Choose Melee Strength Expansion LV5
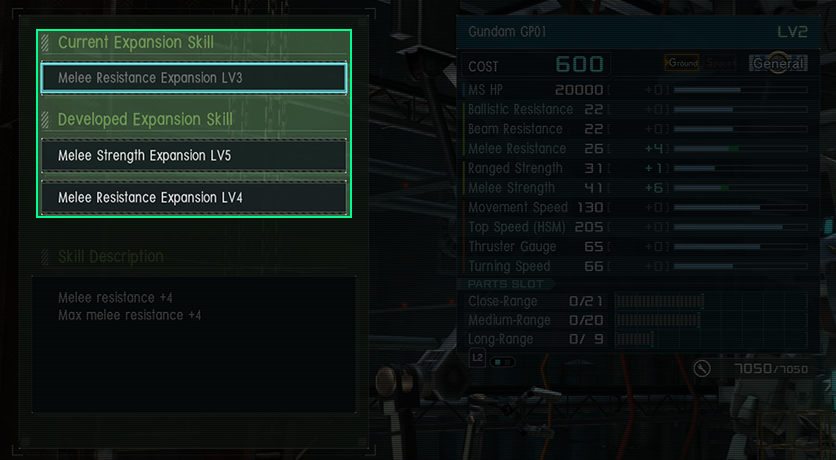The height and width of the screenshot is (460, 836). (x=194, y=156)
